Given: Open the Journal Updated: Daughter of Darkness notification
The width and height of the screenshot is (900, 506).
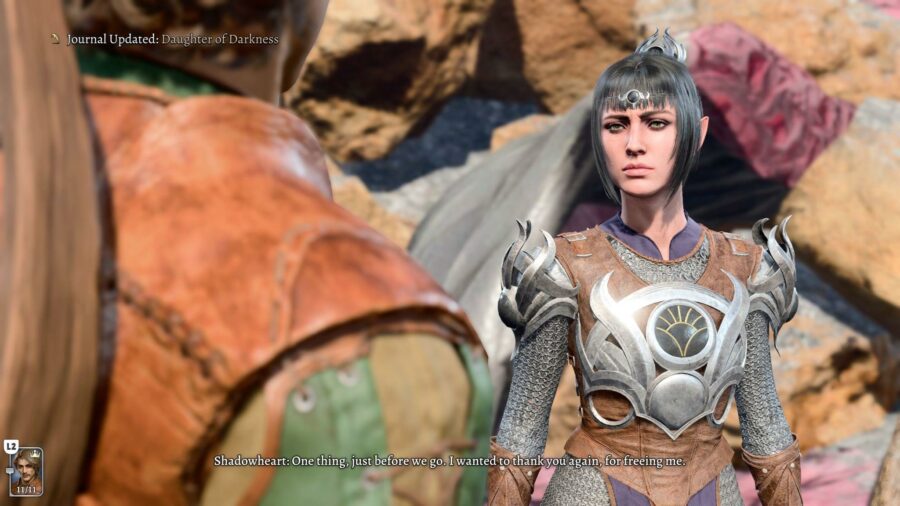Looking at the screenshot, I should (x=170, y=39).
